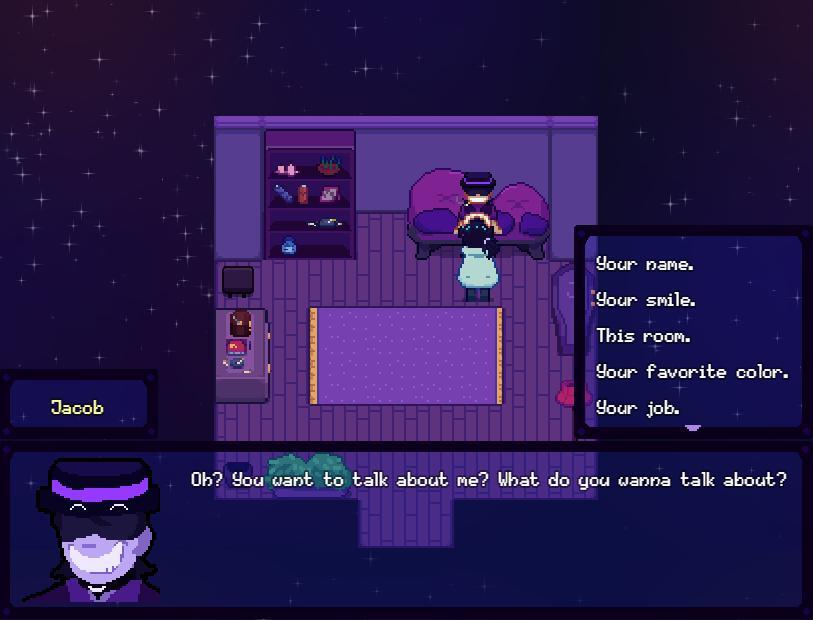Pick "Your favorite color." topic
This screenshot has width=813, height=620.
692,372
